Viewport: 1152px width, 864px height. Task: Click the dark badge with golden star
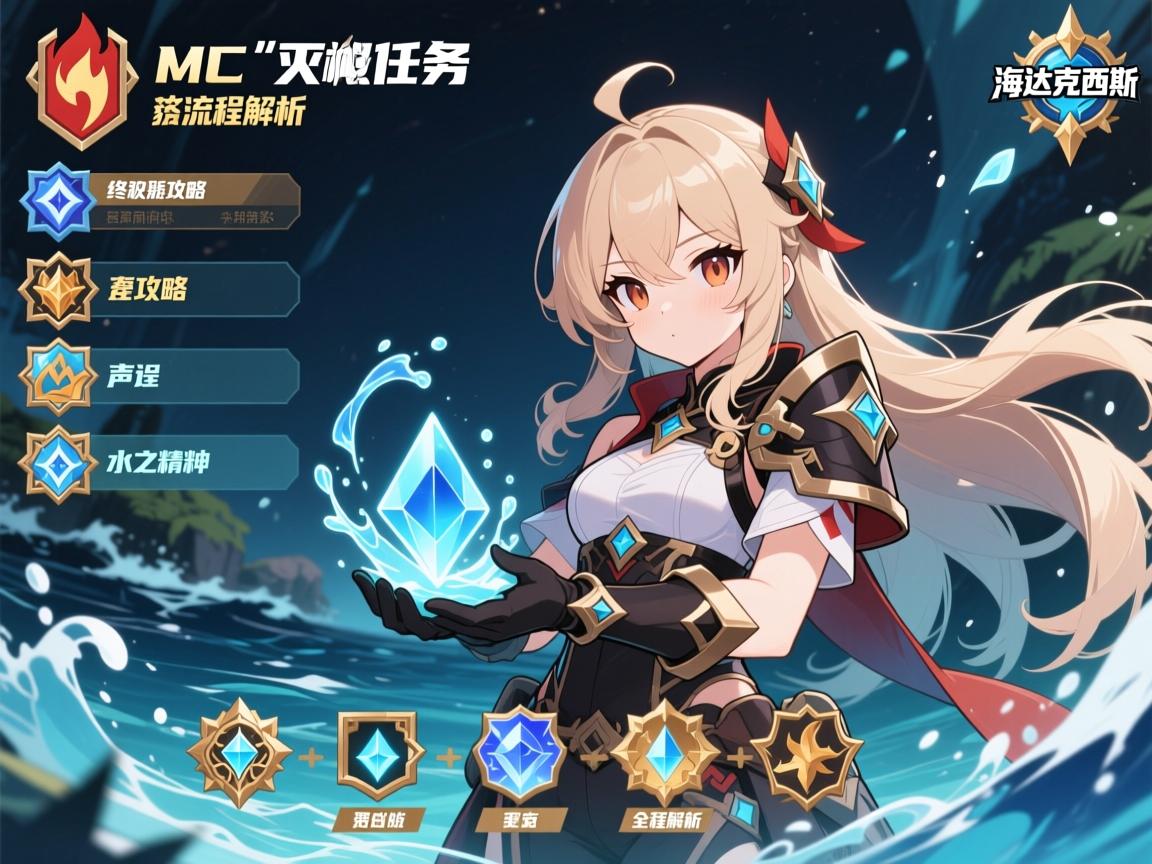coord(806,752)
